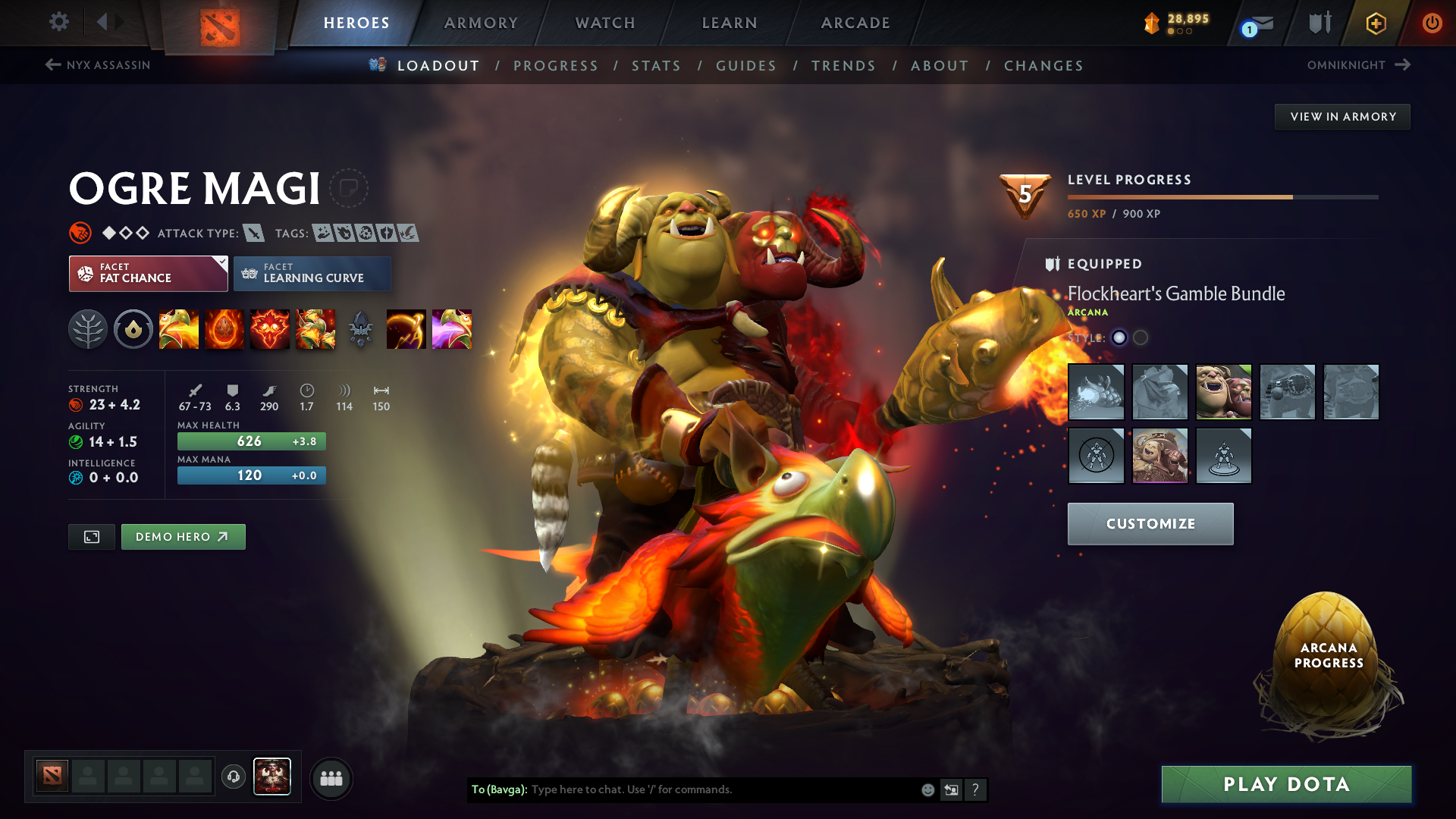Select the Fireblast ability icon
The width and height of the screenshot is (1456, 819).
(179, 329)
